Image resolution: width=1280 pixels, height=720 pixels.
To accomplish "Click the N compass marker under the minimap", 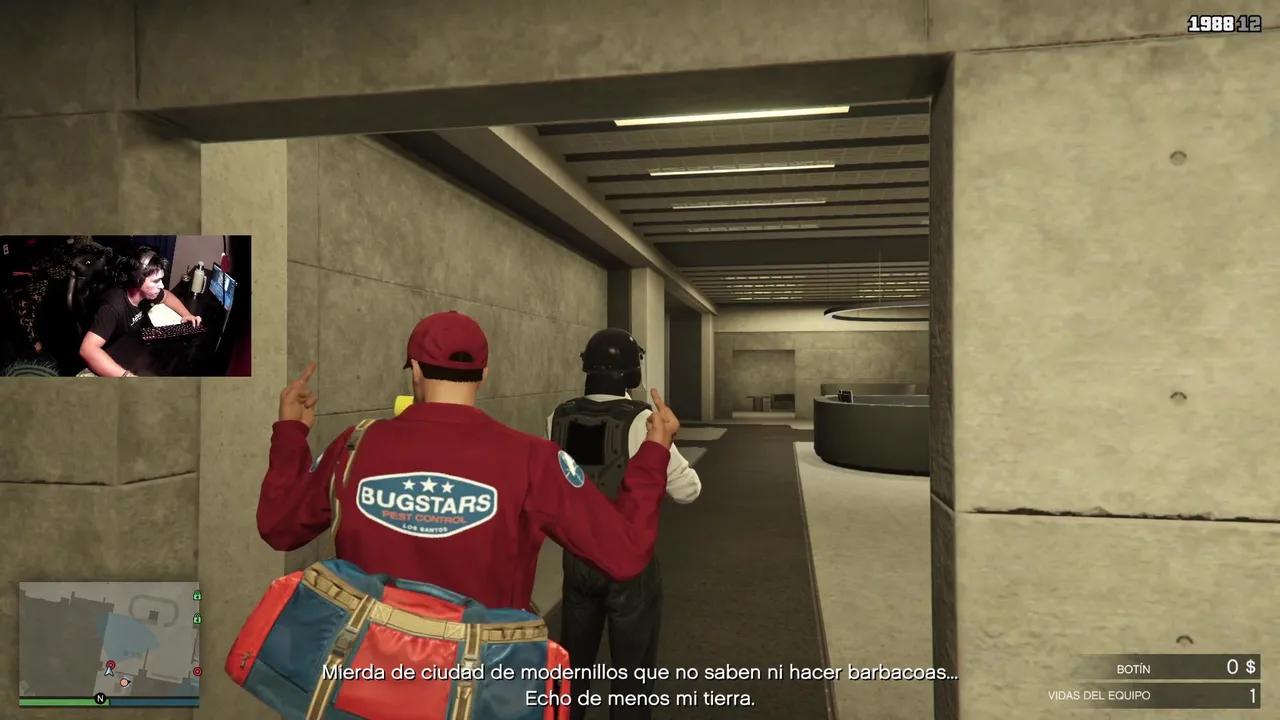I will click(101, 699).
